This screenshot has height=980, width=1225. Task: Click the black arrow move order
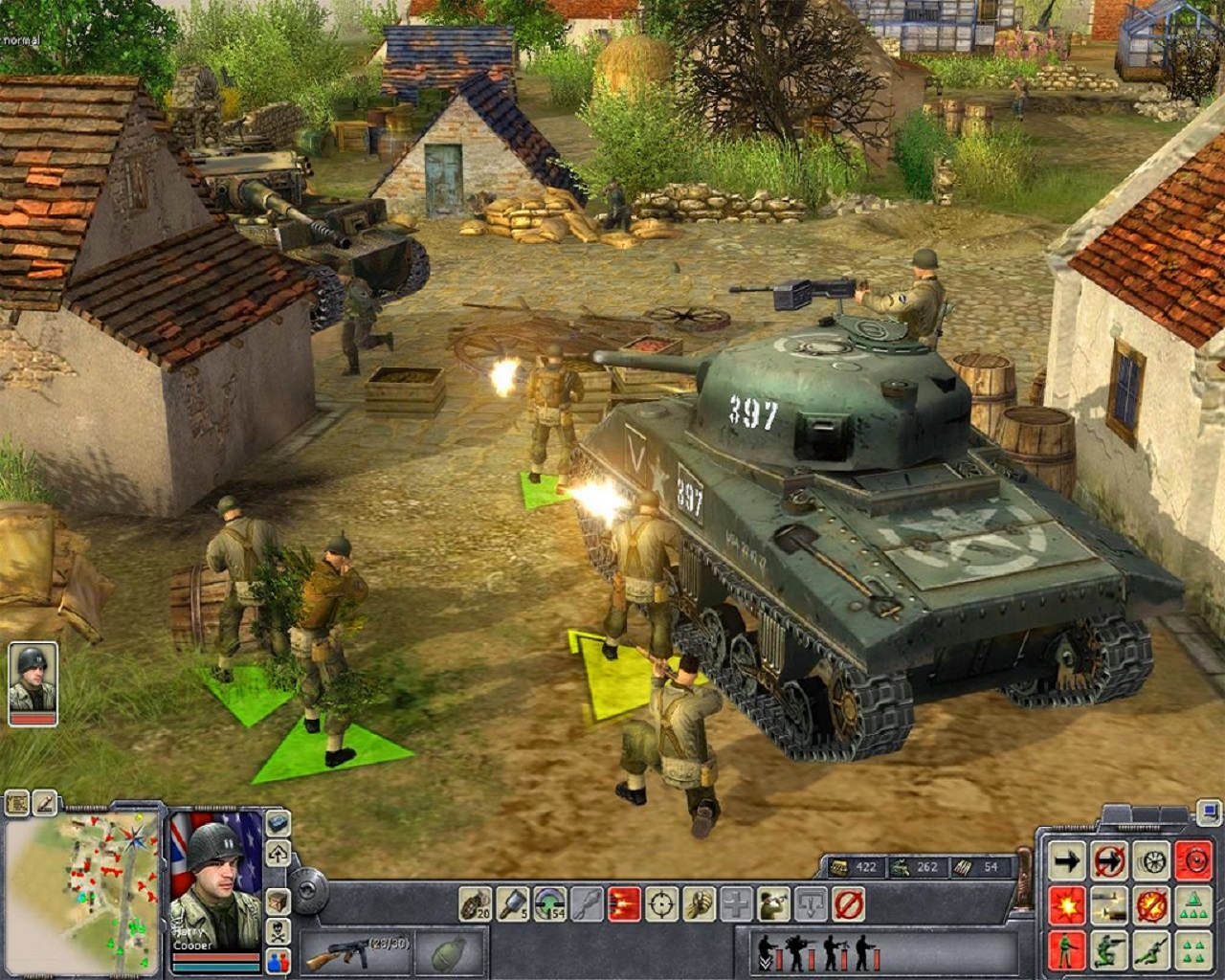point(1066,861)
